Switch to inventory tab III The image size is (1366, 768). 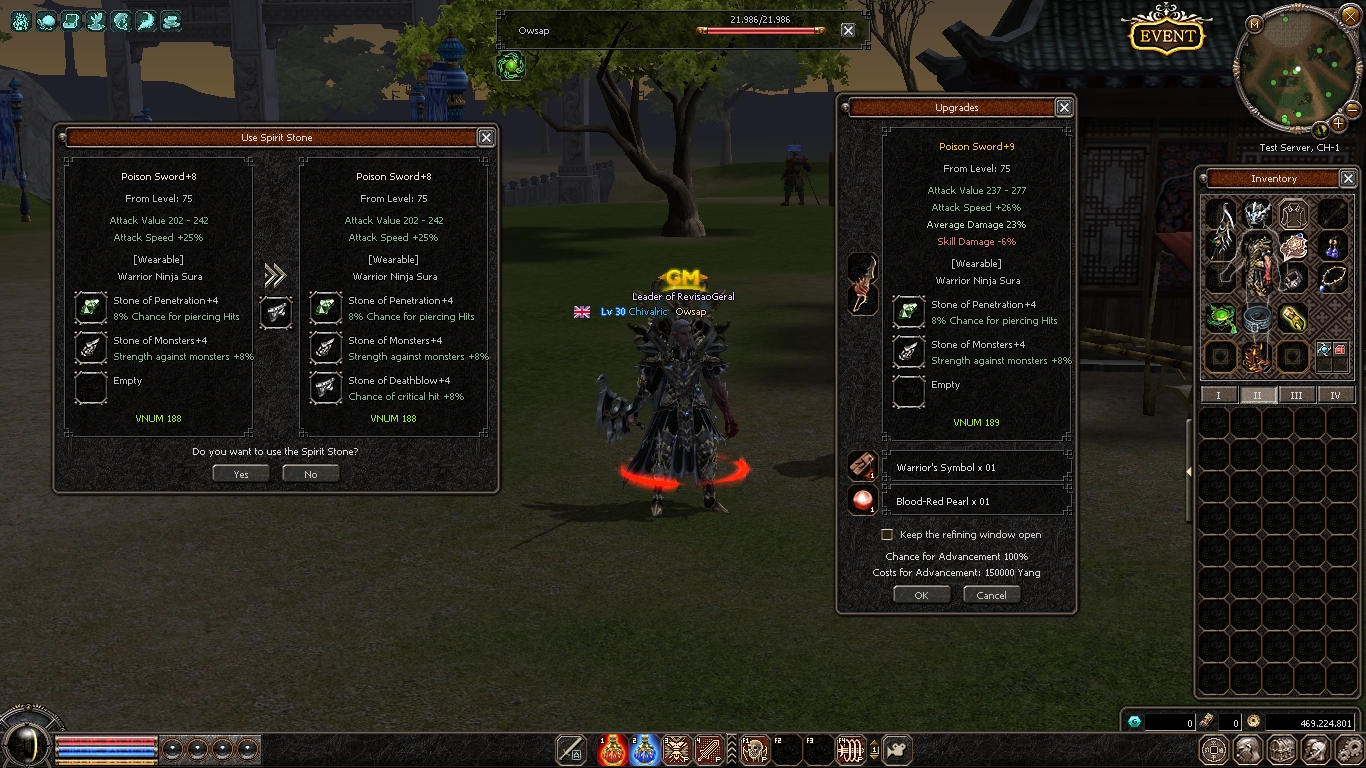coord(1297,395)
